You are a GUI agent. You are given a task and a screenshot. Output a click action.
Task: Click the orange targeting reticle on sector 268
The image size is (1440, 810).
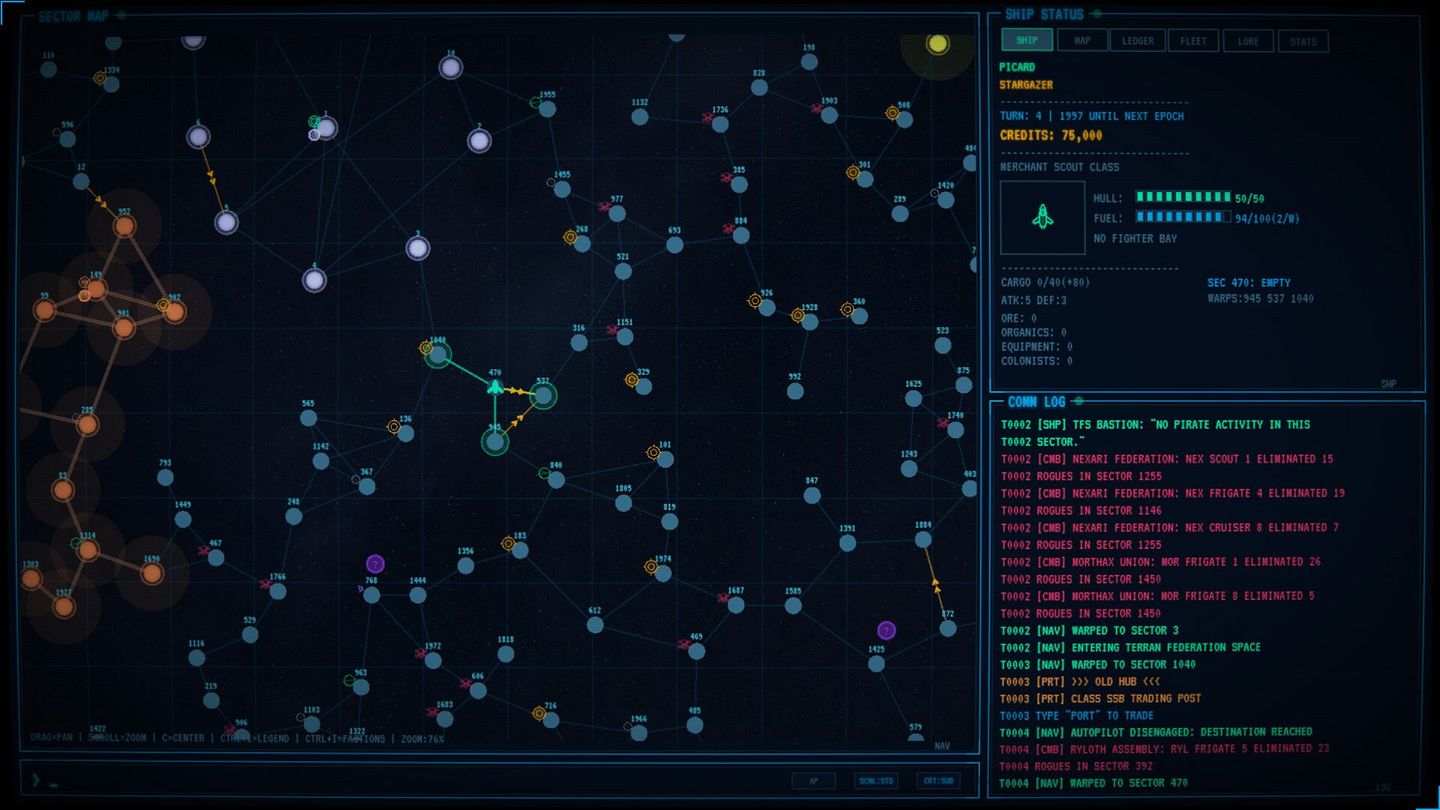pos(569,236)
